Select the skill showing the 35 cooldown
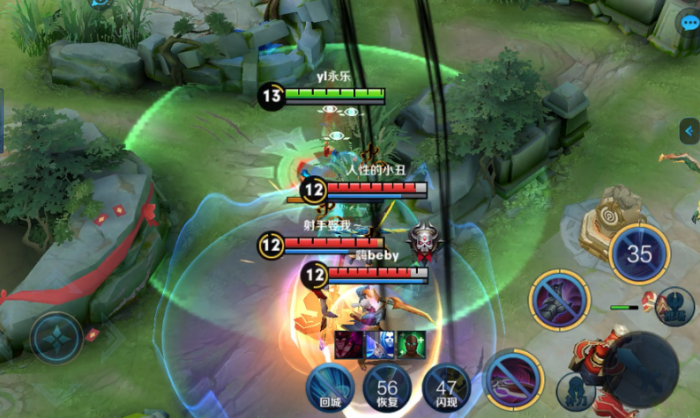The height and width of the screenshot is (418, 700). click(x=639, y=254)
